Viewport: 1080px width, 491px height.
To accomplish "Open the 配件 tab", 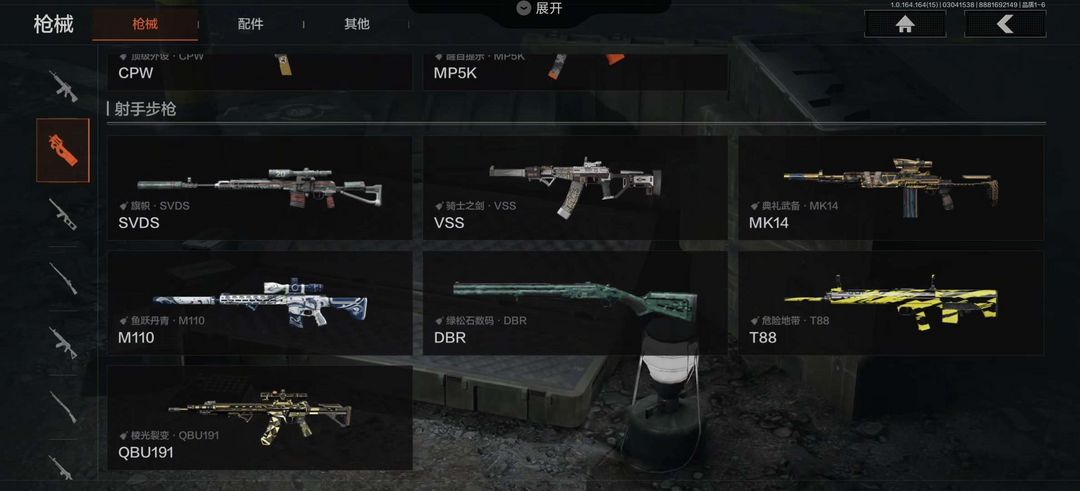I will pos(250,24).
